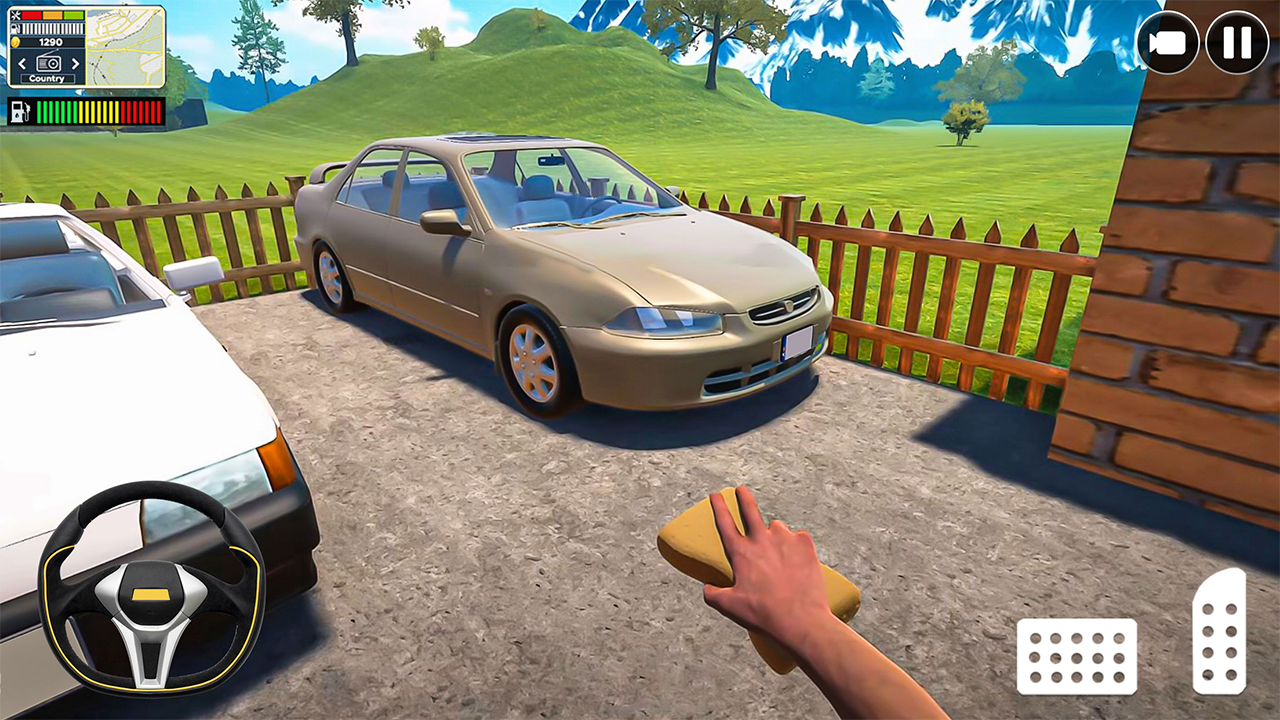Click the wrench repair icon in the HUD

[15, 15]
